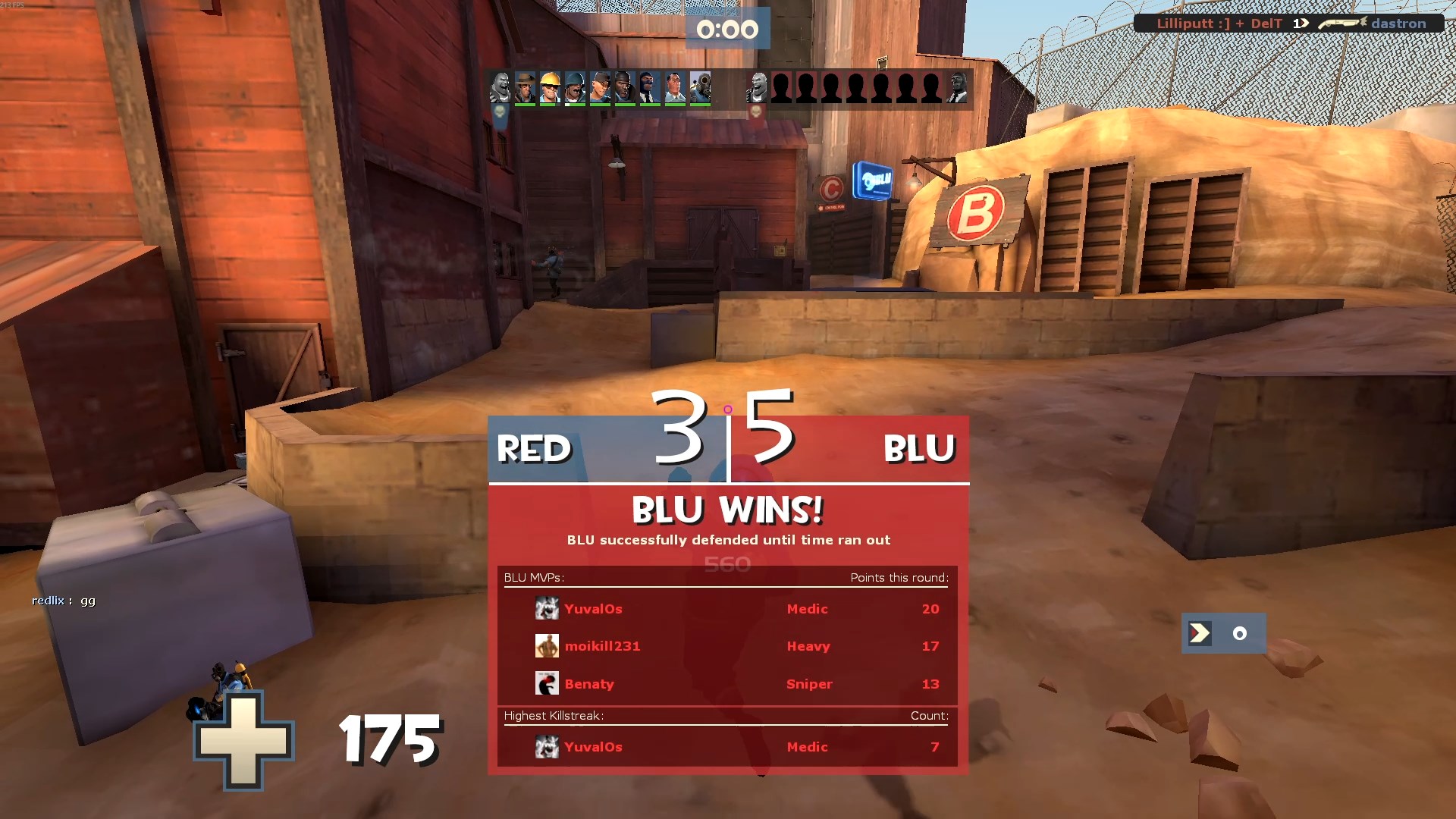Click YuvalOs's row under BLU MVPs
The width and height of the screenshot is (1456, 819).
tap(726, 609)
